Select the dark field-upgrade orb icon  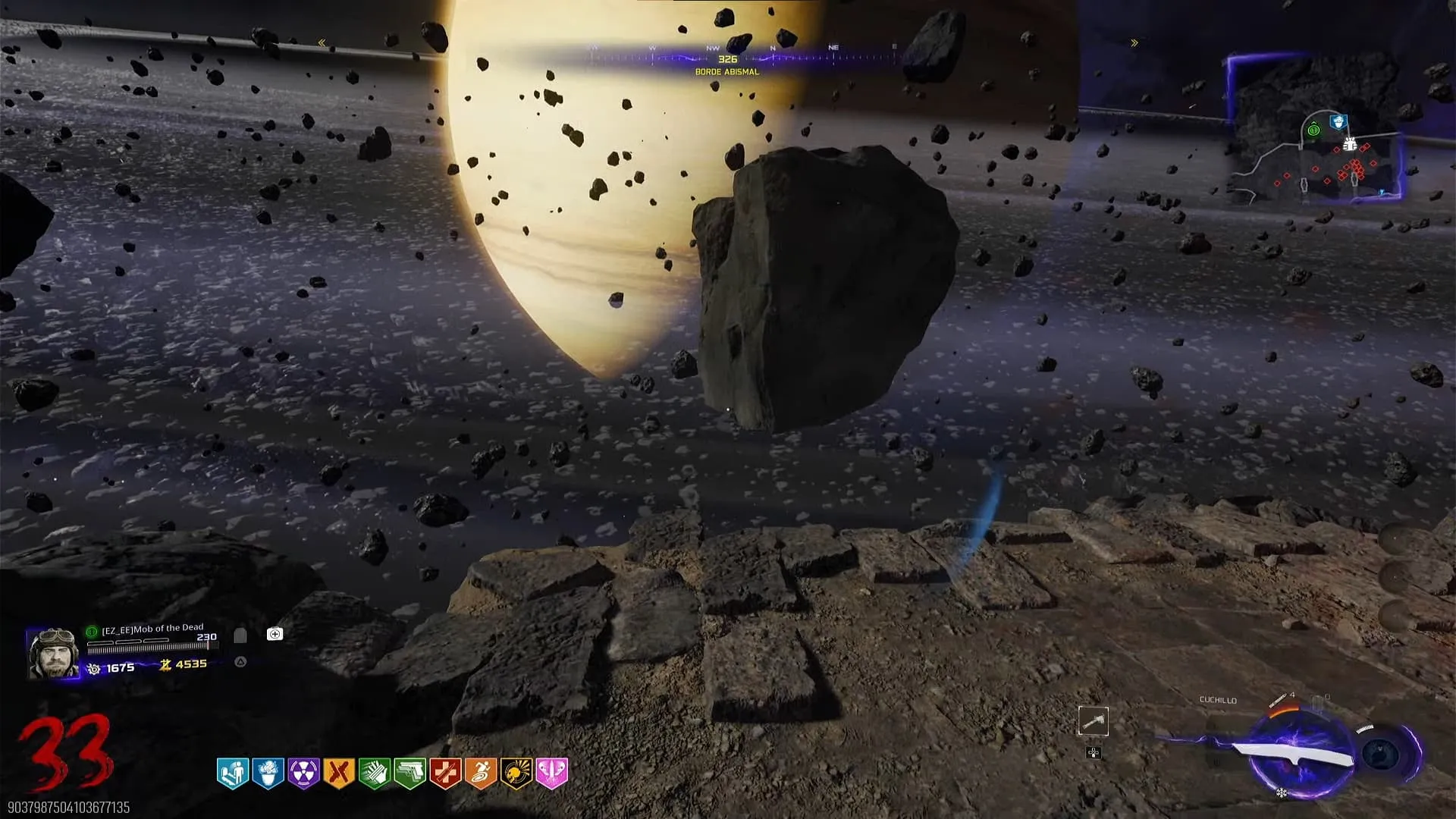[1381, 754]
